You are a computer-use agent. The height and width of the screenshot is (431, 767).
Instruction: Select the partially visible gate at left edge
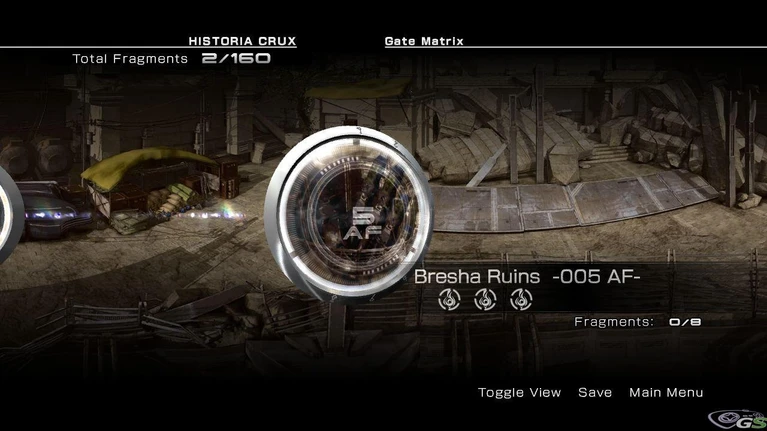6,215
